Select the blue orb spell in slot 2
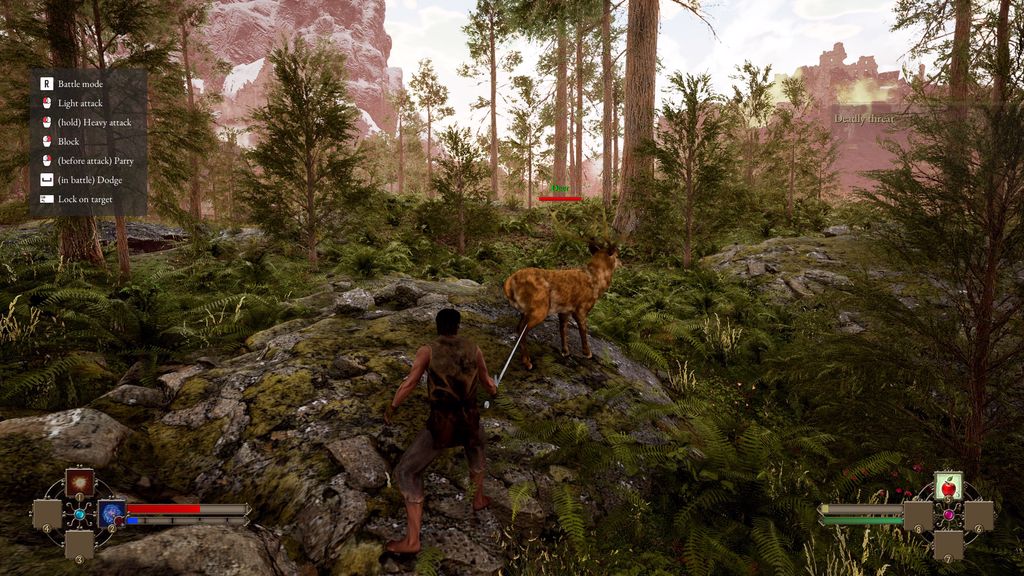The width and height of the screenshot is (1024, 576). pyautogui.click(x=111, y=514)
